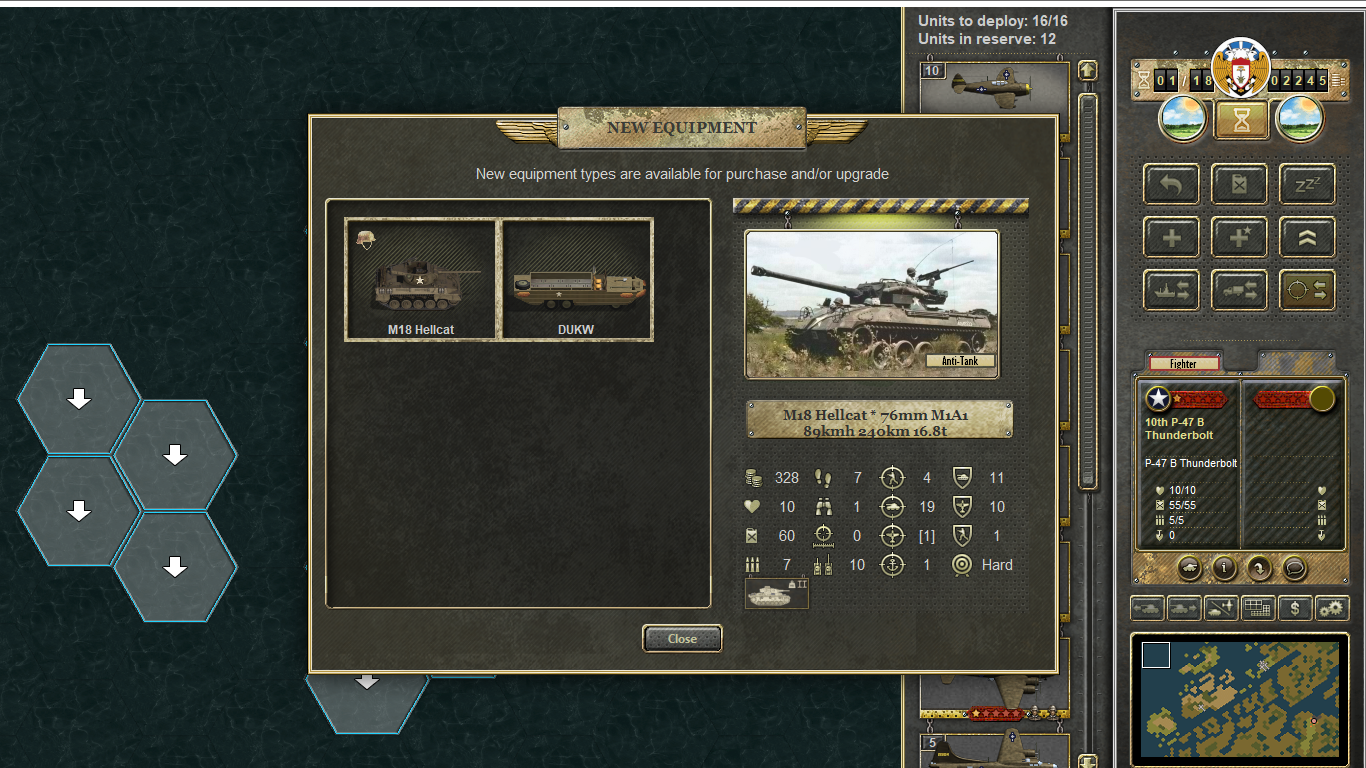Open the unit info 'i' button
Image resolution: width=1366 pixels, height=768 pixels.
[x=1225, y=568]
